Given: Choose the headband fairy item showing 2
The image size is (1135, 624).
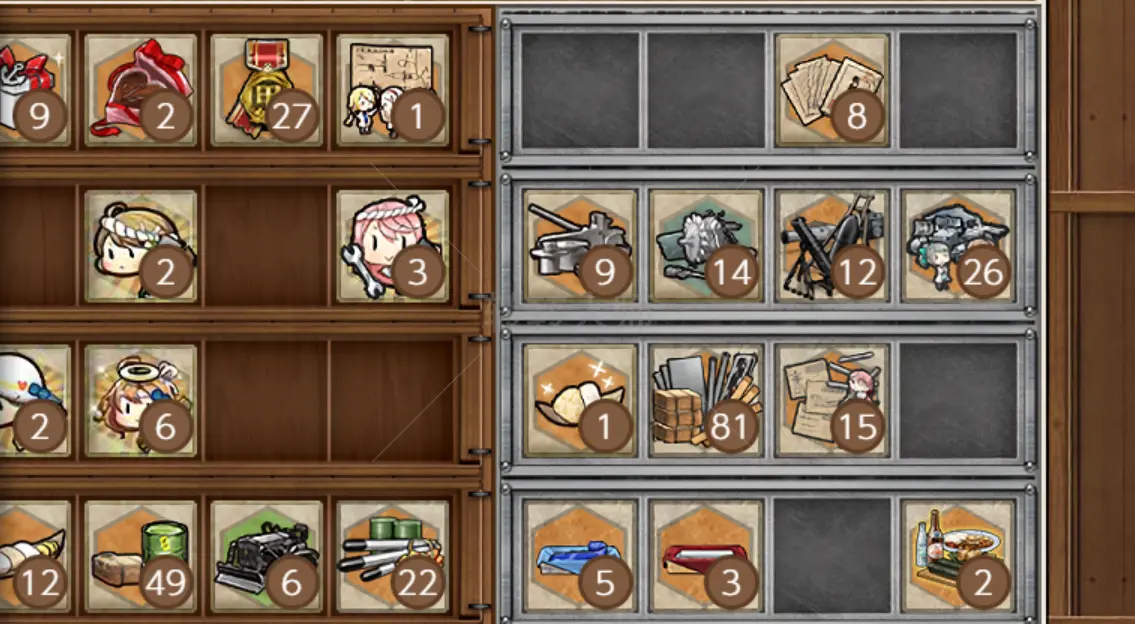Looking at the screenshot, I should coord(140,246).
